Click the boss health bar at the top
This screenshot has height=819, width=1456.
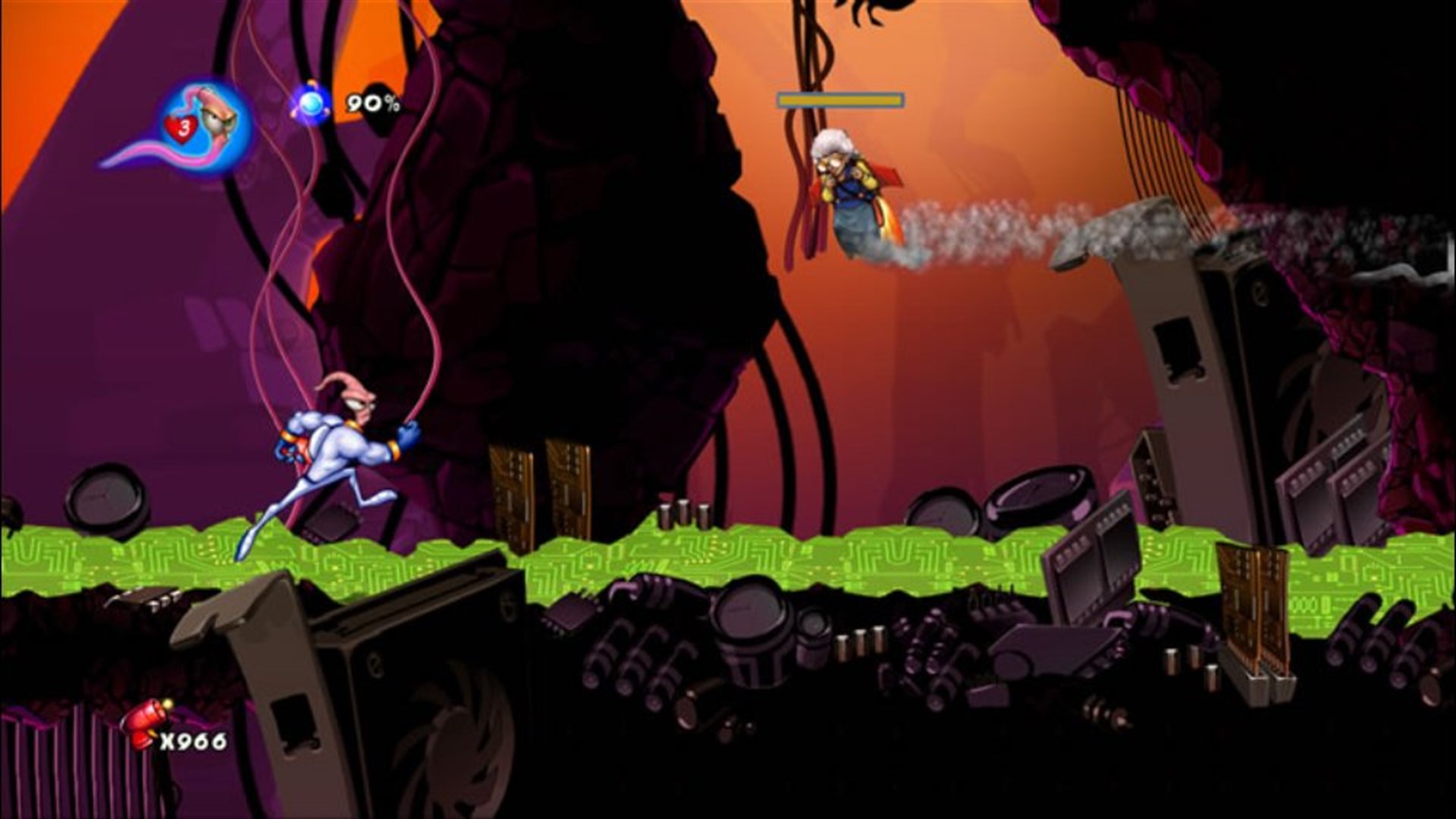[840, 98]
